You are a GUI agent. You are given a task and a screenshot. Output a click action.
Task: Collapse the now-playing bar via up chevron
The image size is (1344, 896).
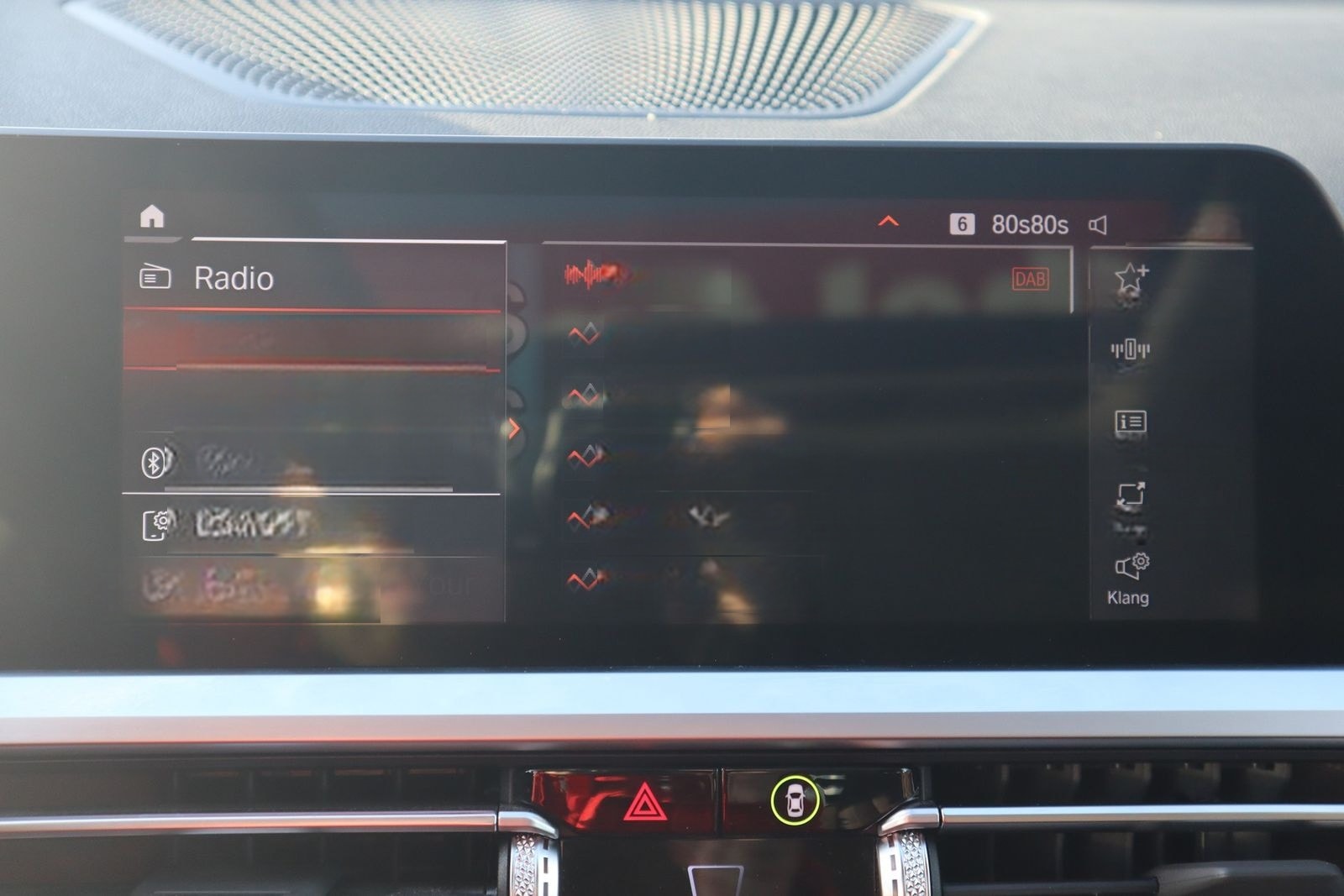coord(888,222)
